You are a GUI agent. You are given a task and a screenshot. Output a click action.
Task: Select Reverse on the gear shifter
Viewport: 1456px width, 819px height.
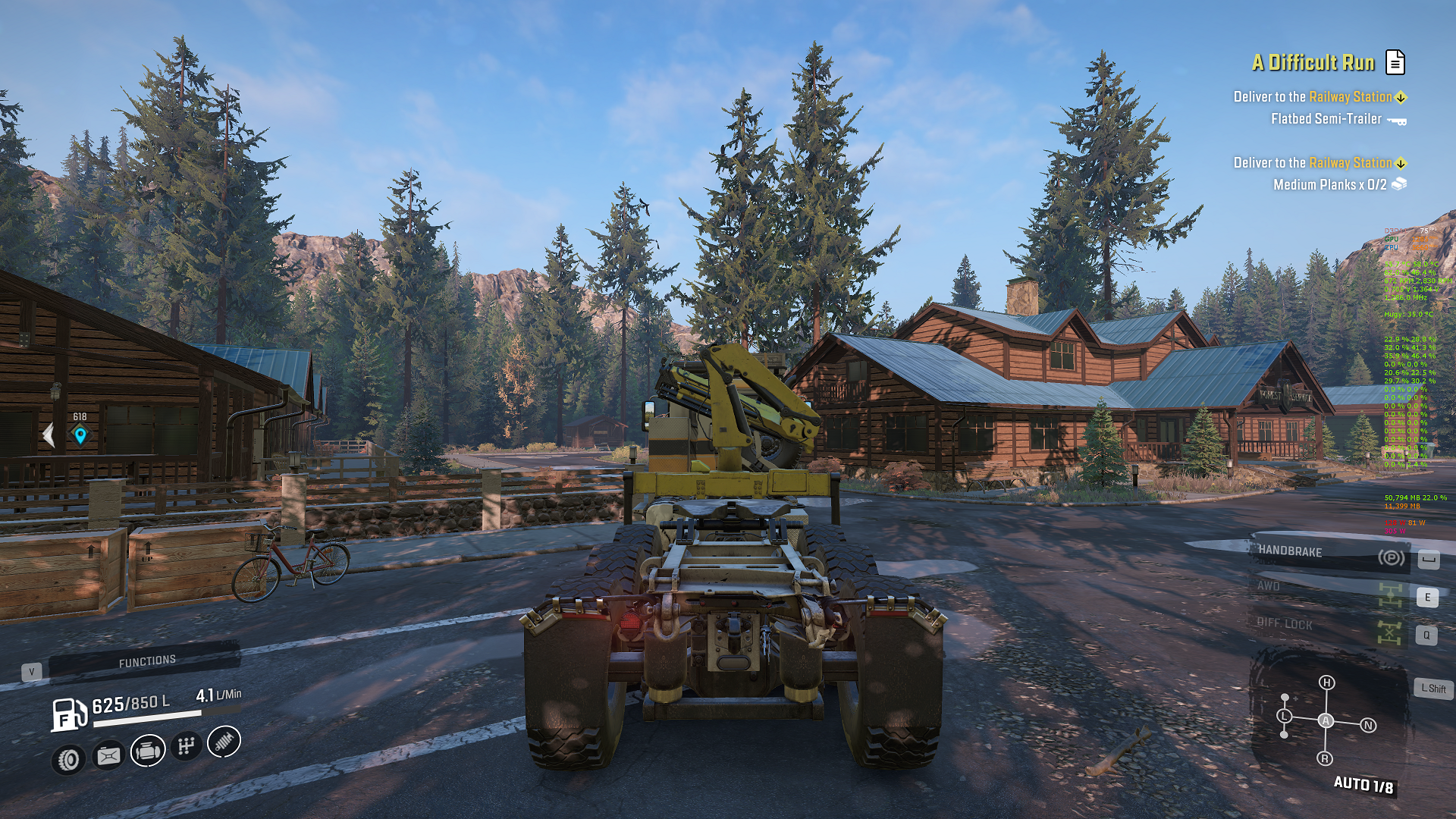(x=1325, y=758)
